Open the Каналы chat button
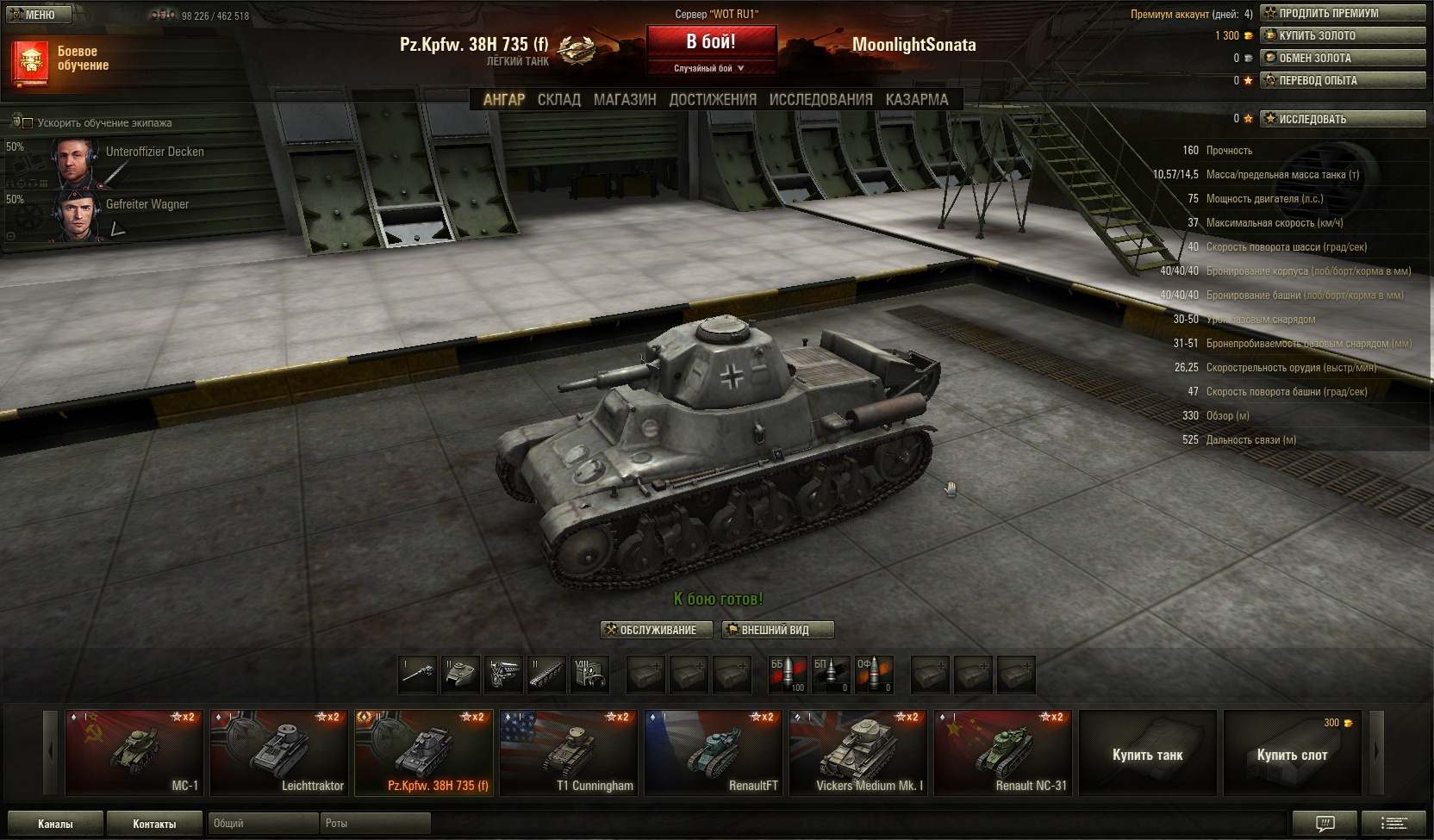Screen dimensions: 1434x840 click(55, 824)
